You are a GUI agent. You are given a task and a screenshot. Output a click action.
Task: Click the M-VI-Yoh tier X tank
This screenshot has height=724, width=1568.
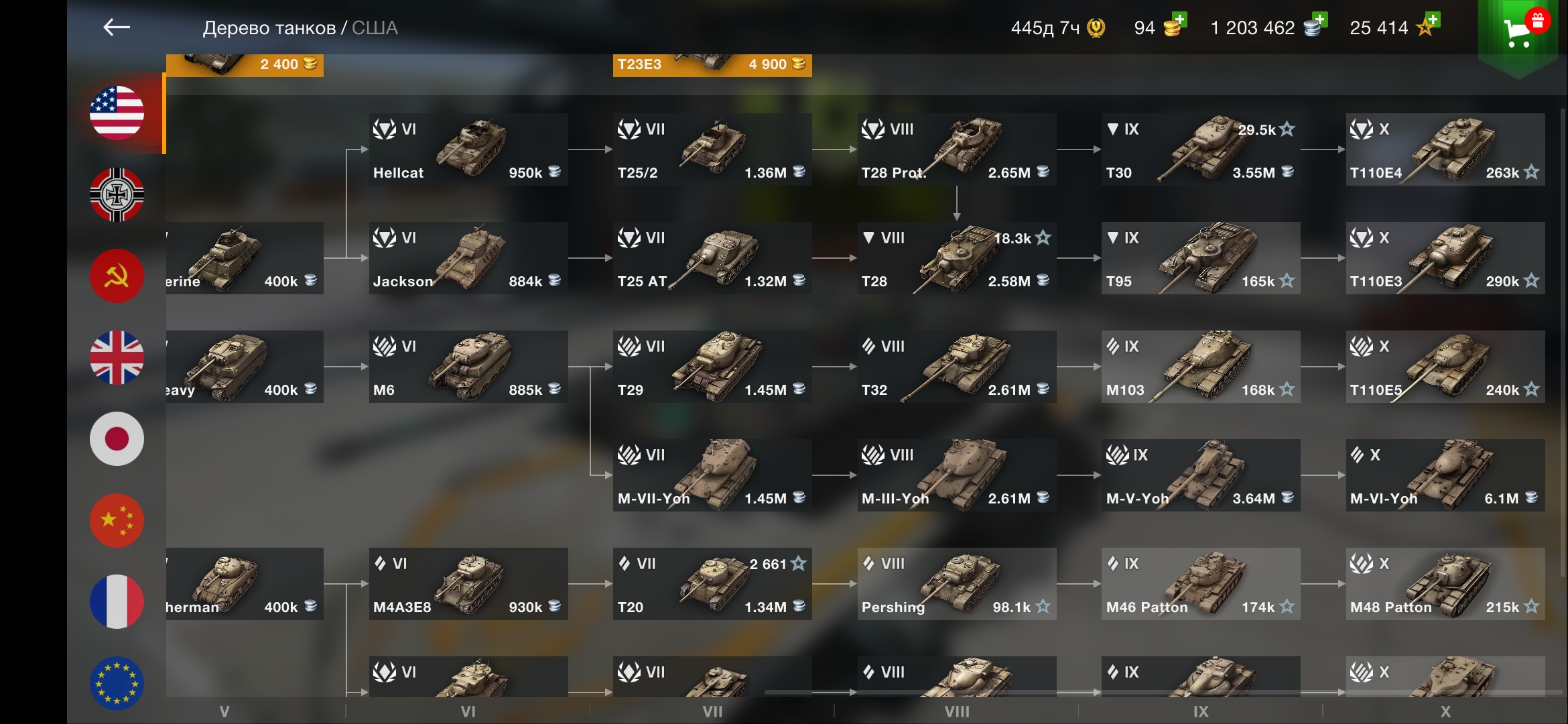(x=1445, y=475)
